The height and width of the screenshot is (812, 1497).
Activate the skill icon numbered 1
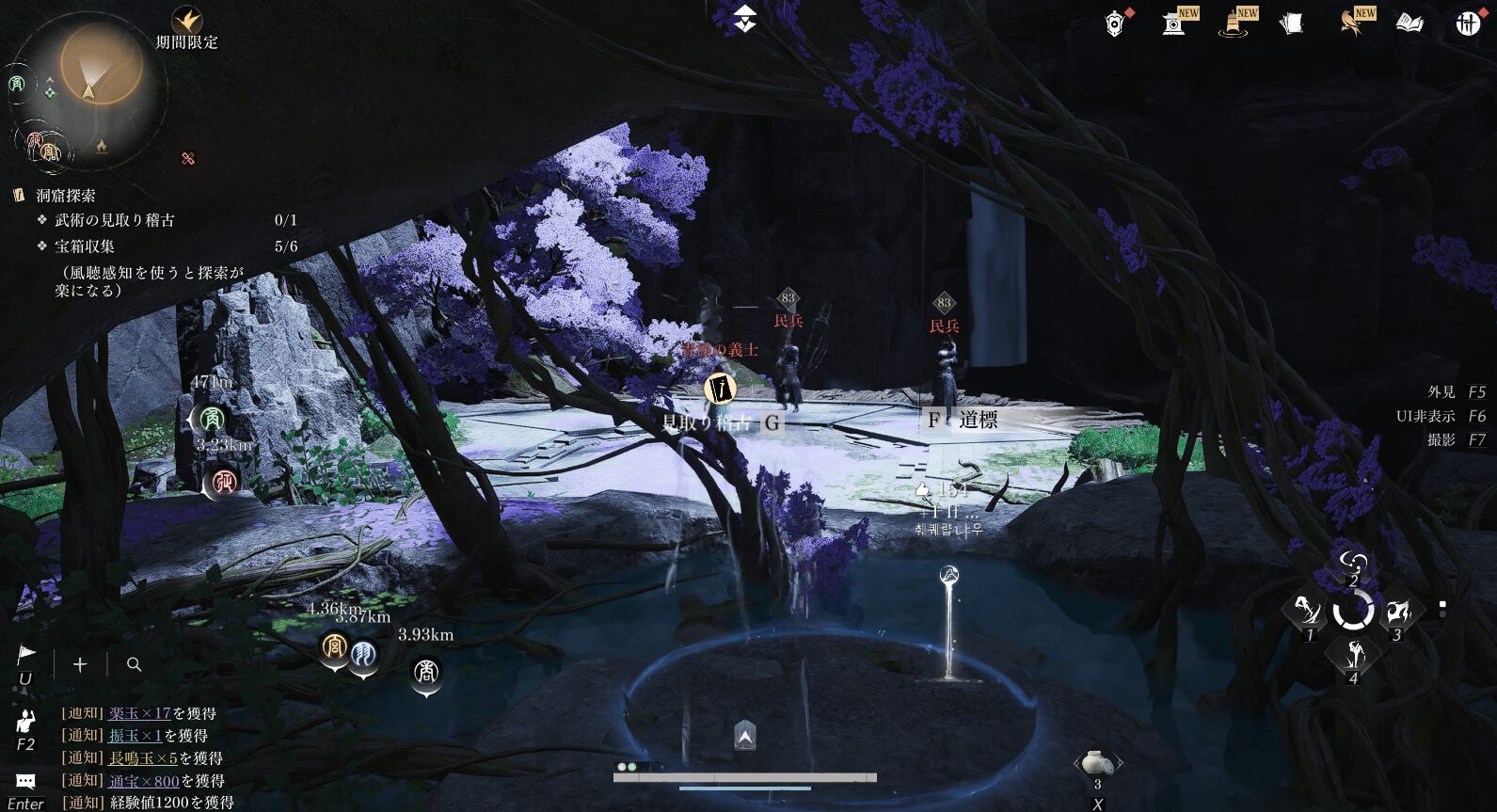tap(1308, 612)
